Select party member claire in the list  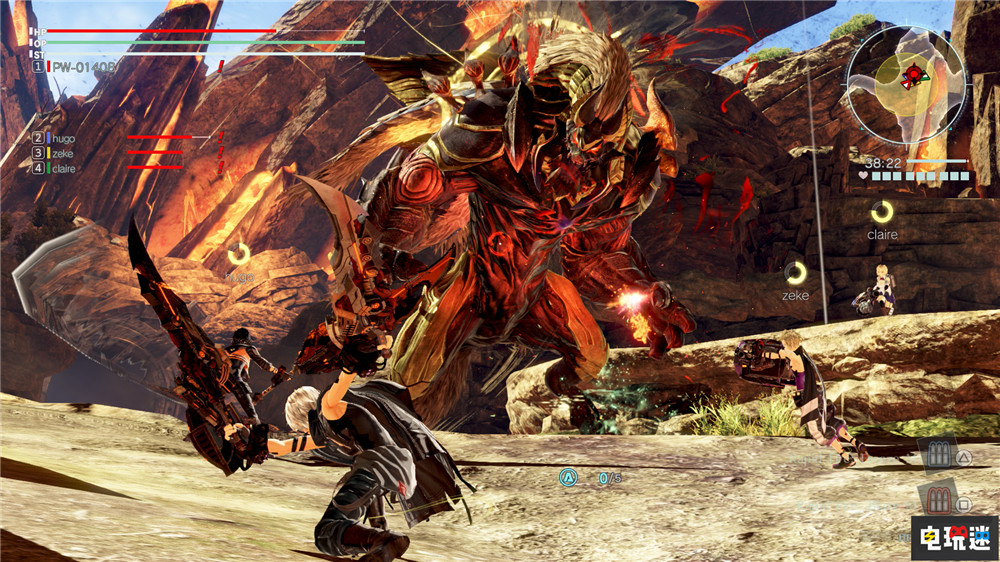pyautogui.click(x=63, y=168)
